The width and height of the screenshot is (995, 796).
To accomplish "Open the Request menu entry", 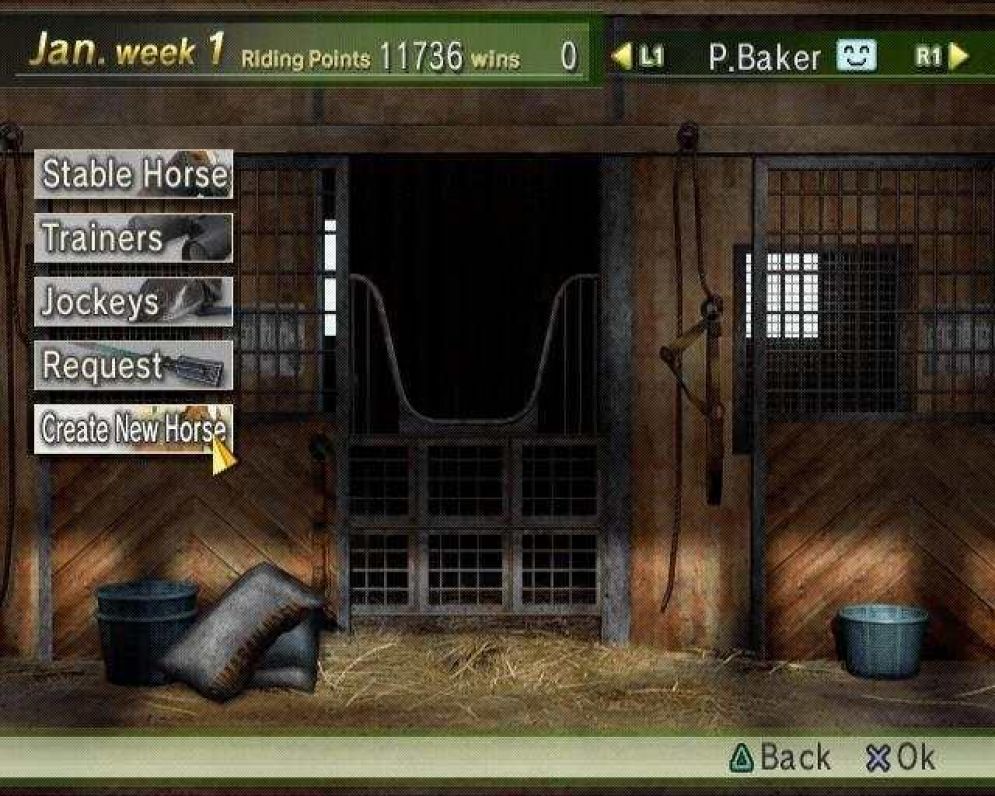I will coord(134,366).
